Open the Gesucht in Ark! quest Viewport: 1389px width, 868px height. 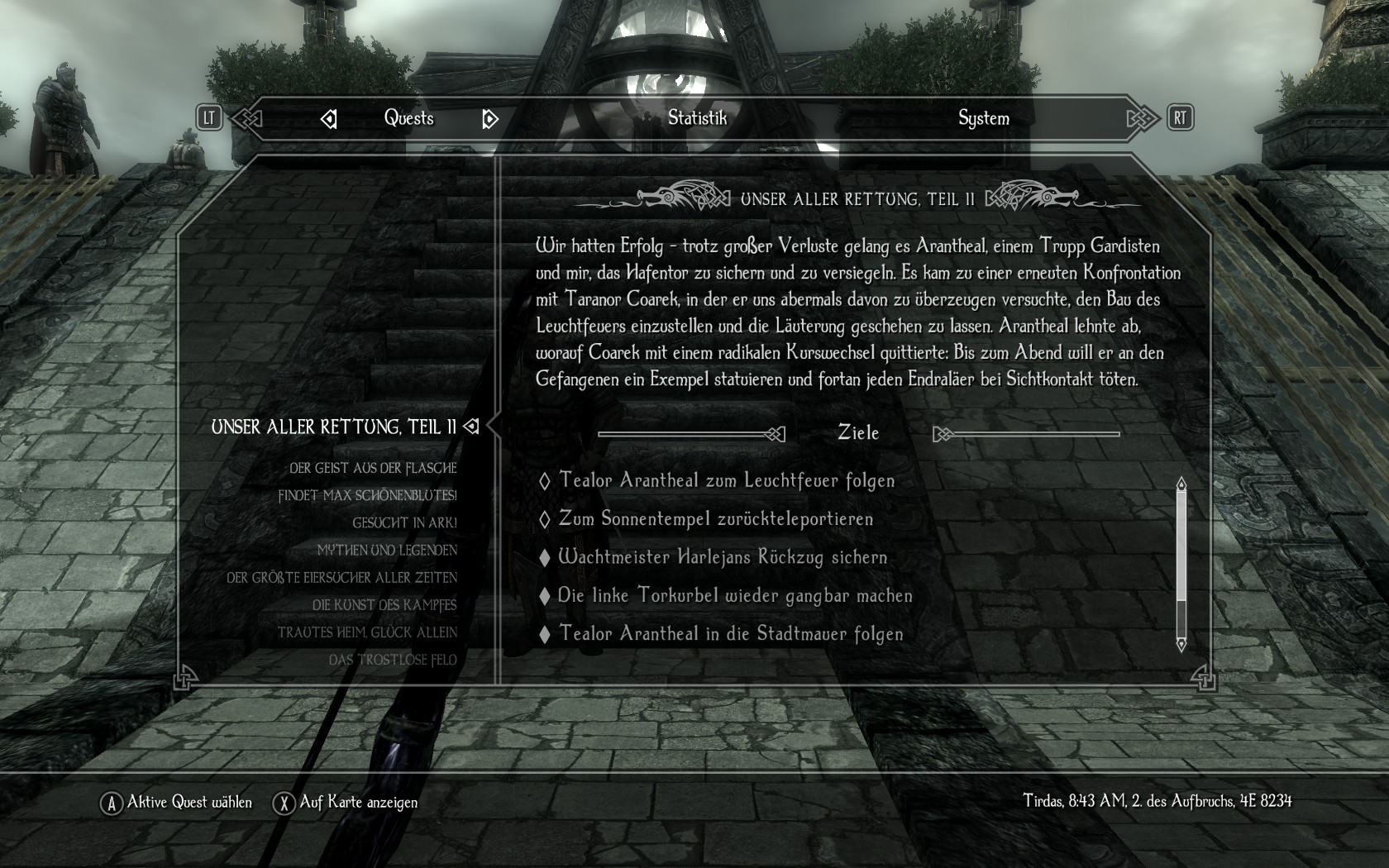pyautogui.click(x=404, y=523)
